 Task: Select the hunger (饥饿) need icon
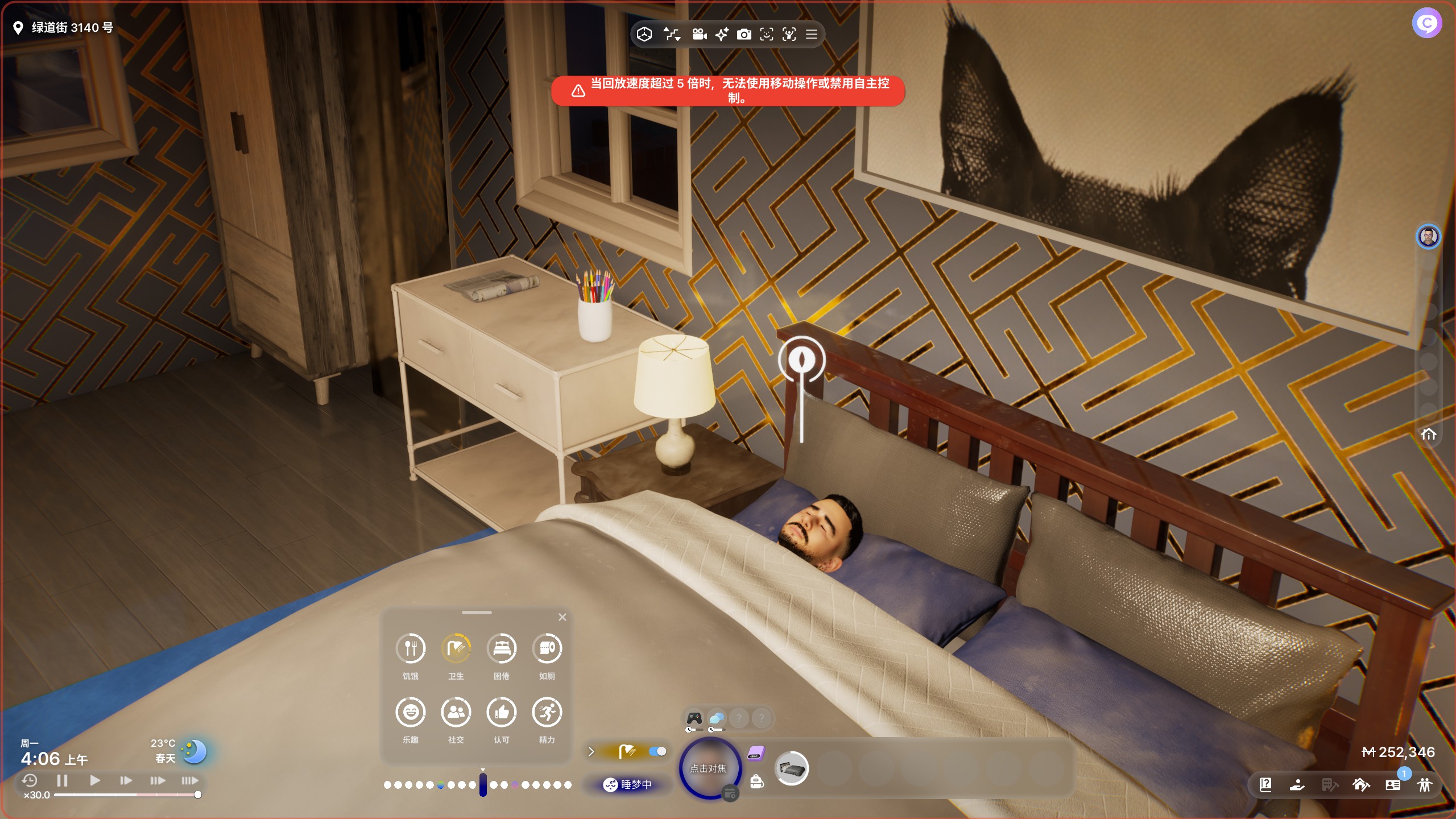(x=410, y=648)
